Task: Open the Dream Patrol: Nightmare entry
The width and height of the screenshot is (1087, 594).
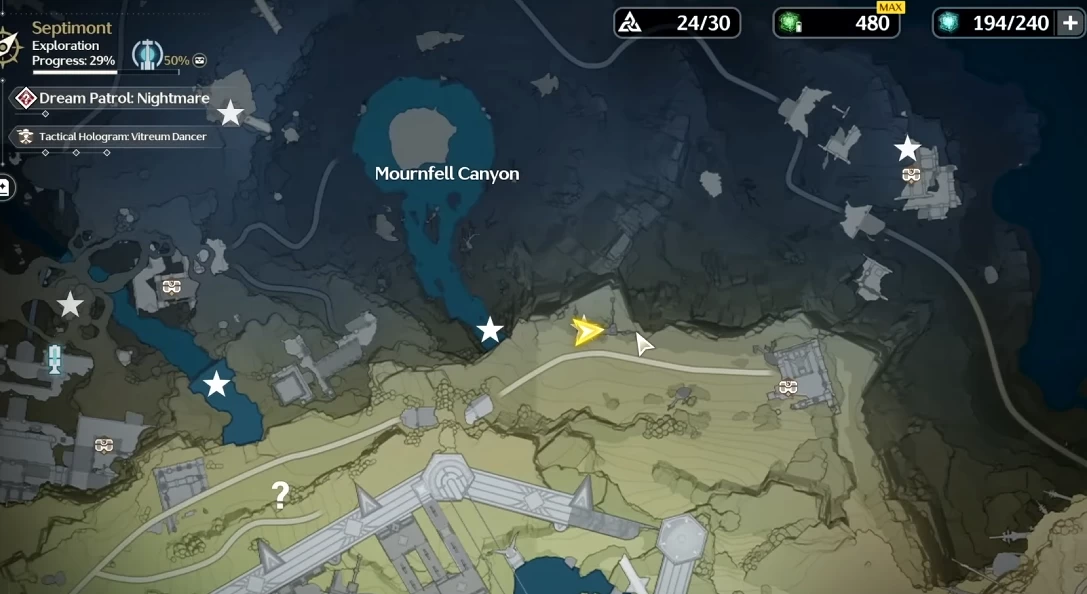Action: click(124, 98)
